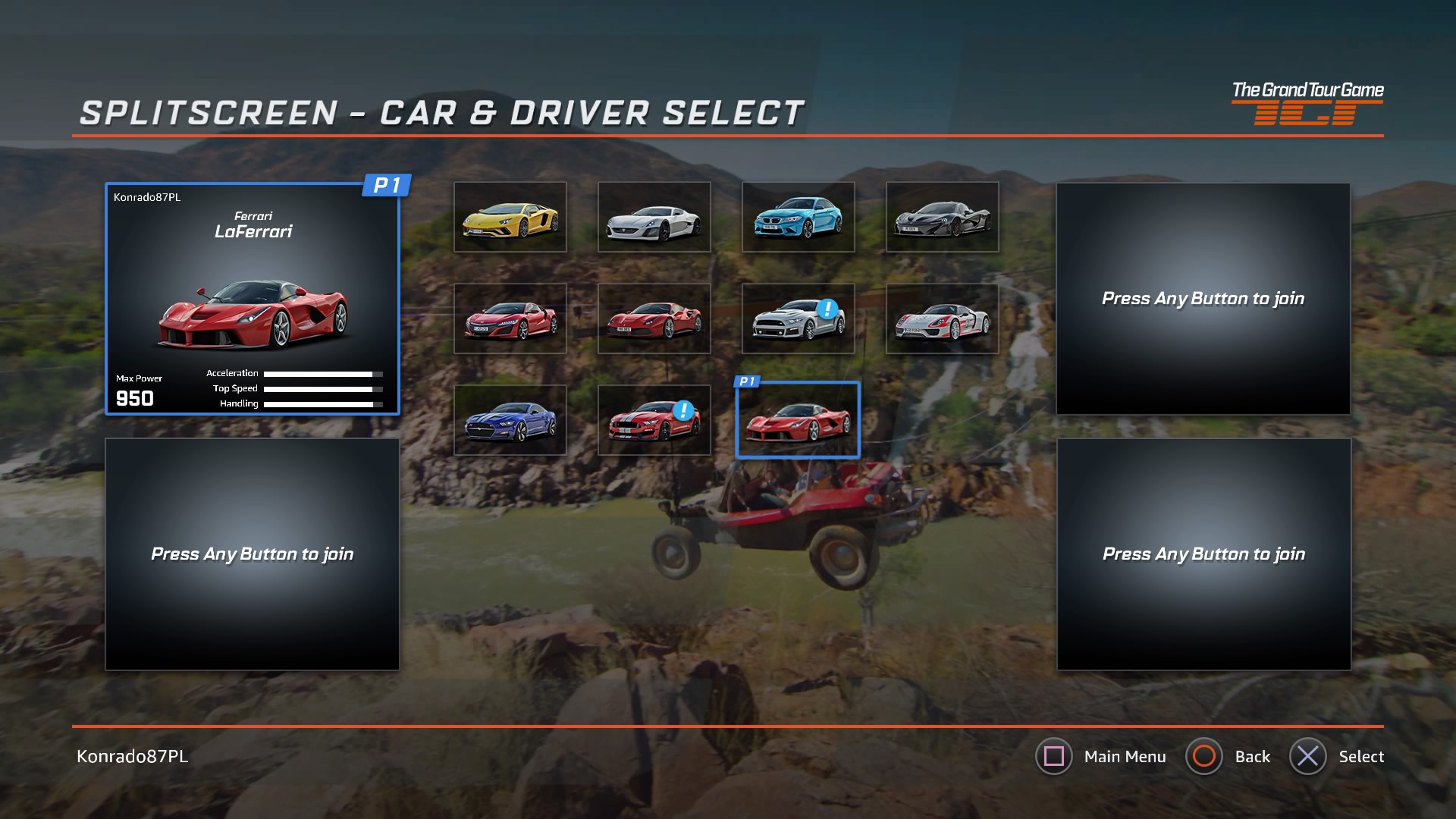Pick the silver Mustang with alert badge
The image size is (1456, 819).
click(798, 318)
